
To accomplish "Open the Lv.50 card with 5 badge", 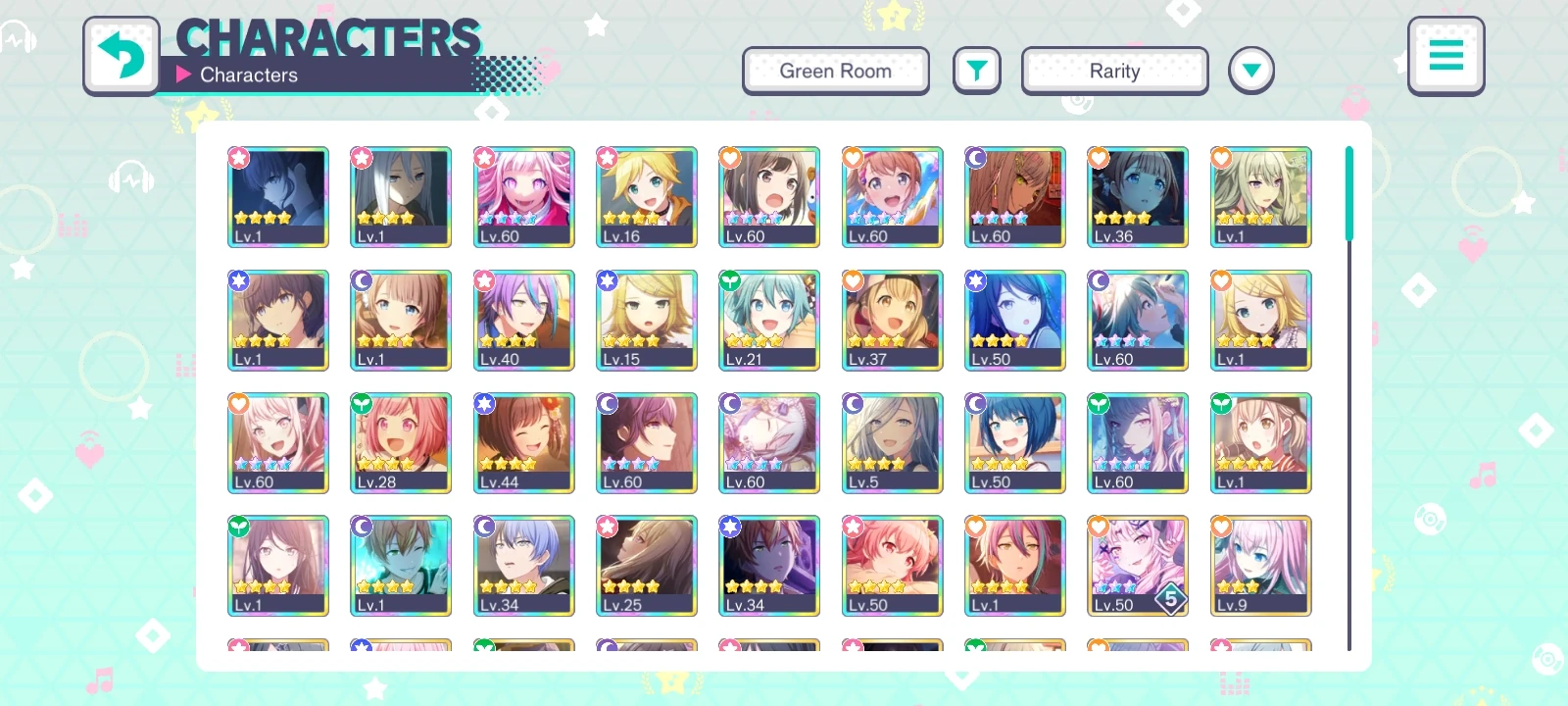I will (1137, 566).
